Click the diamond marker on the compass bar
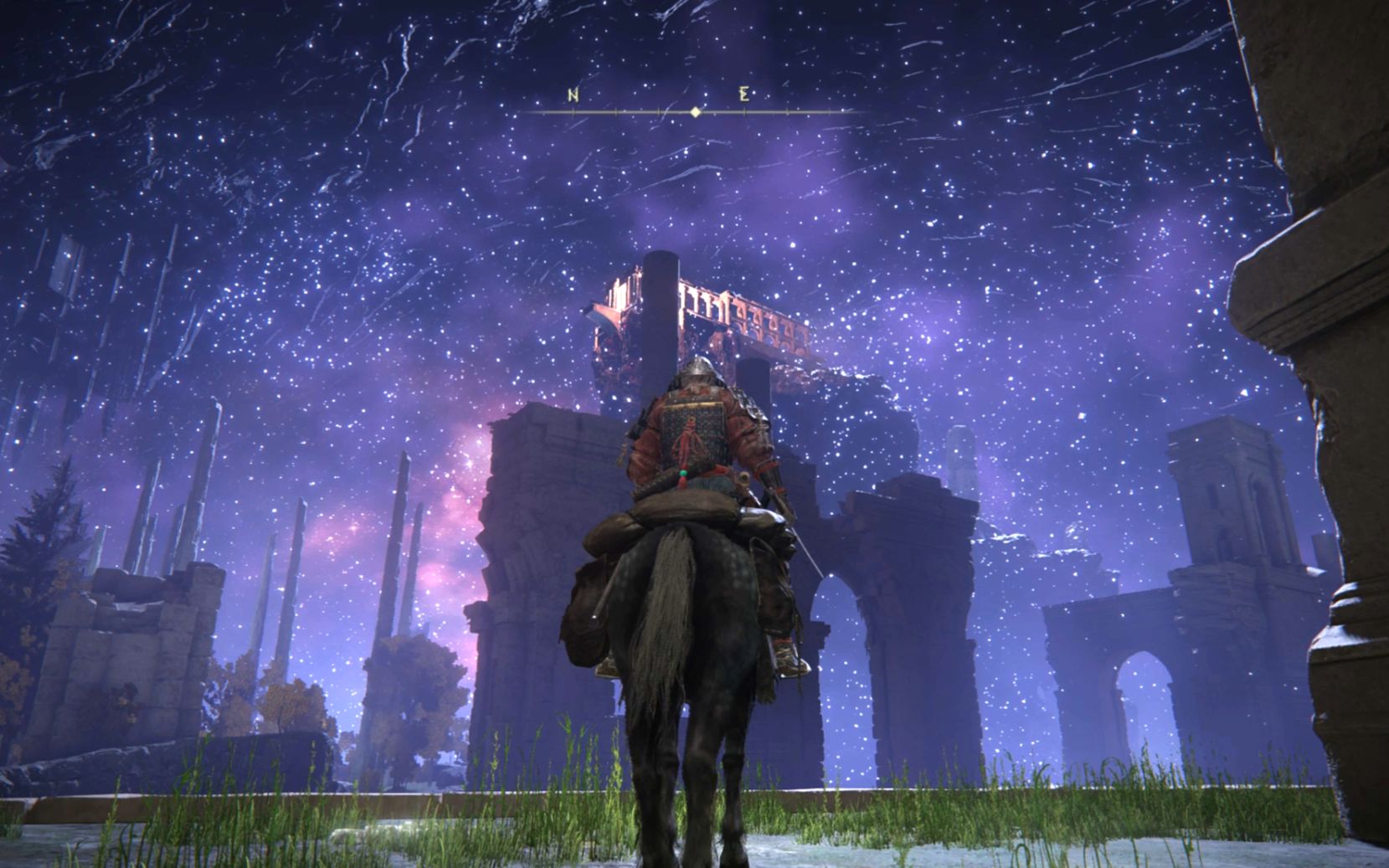 click(695, 111)
